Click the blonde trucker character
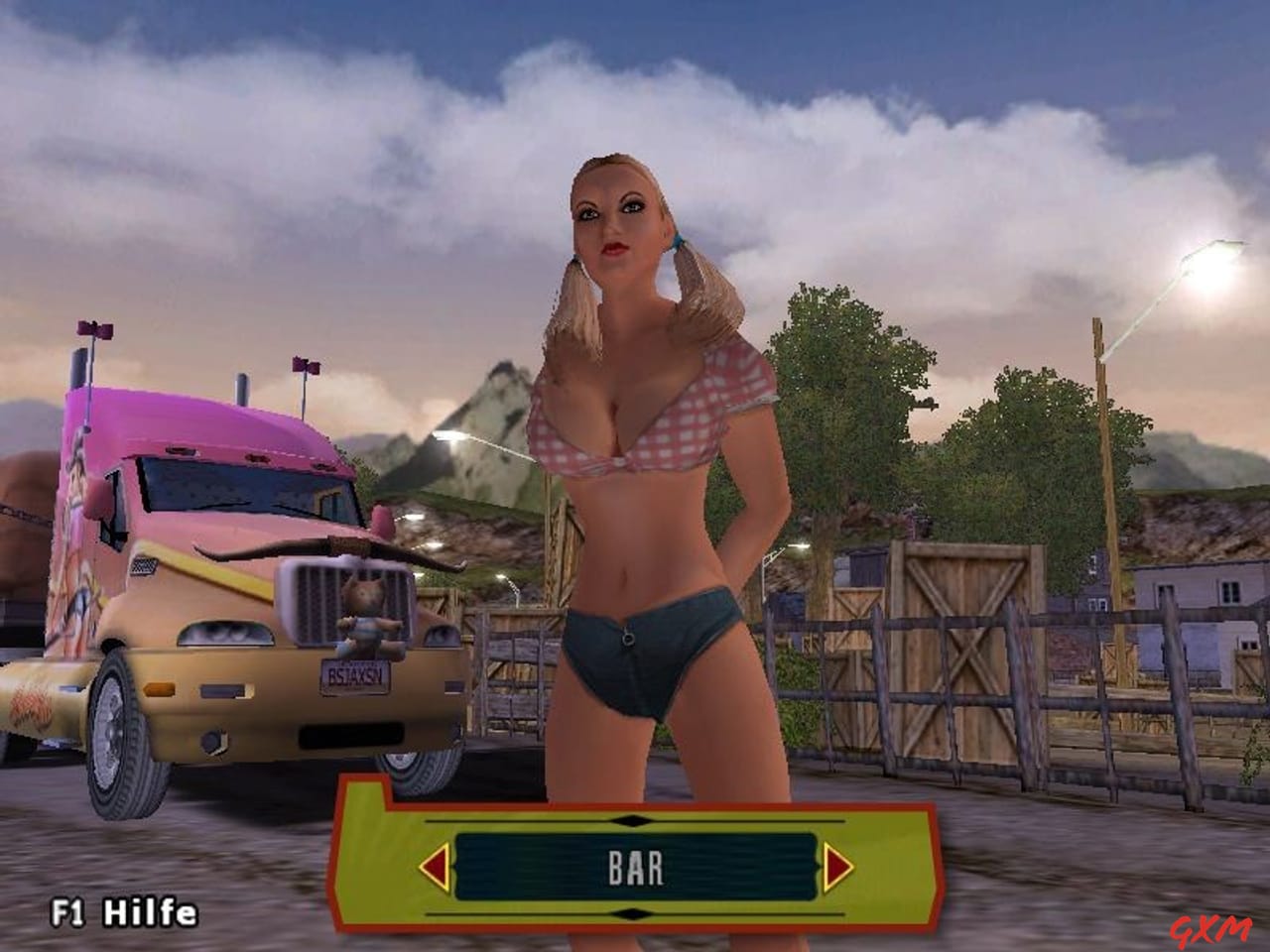 click(x=645, y=446)
